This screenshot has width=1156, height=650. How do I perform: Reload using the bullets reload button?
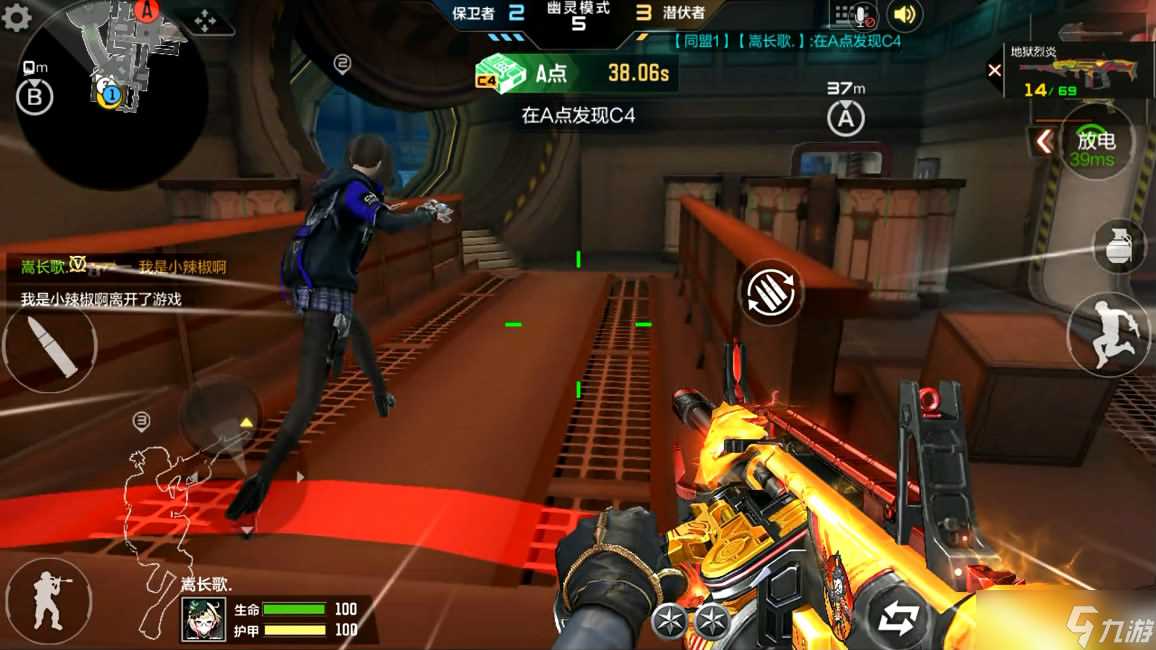772,291
